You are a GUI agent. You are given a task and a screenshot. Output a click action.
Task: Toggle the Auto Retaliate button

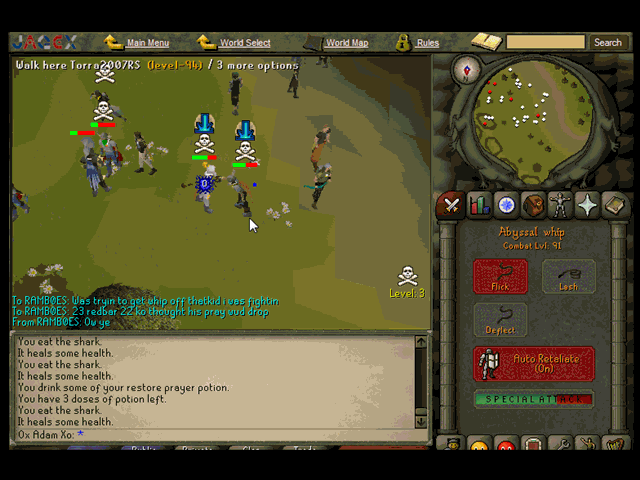tap(534, 363)
